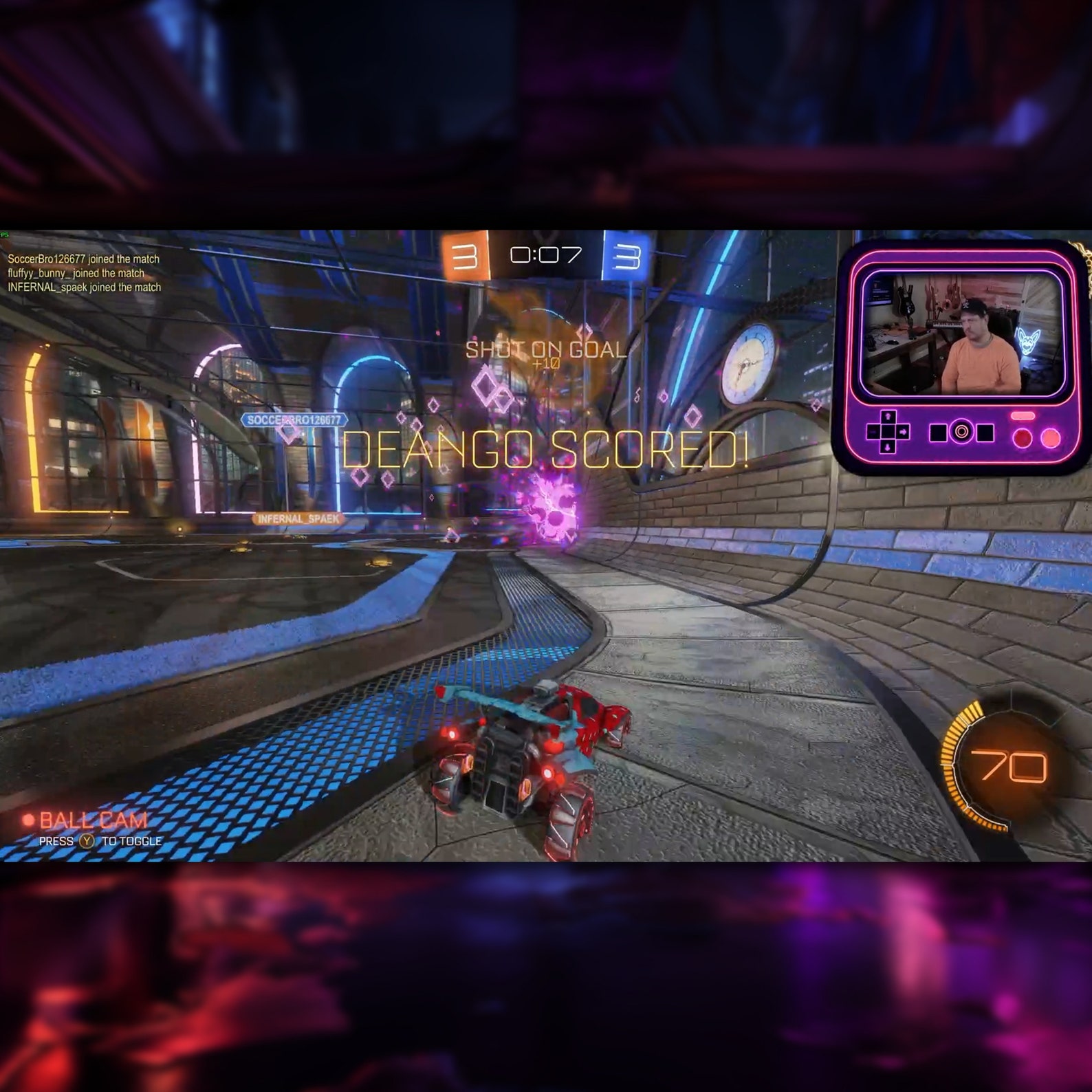Click the SHOT ON GOAL +10 notification
1092x1092 pixels.
tap(547, 352)
